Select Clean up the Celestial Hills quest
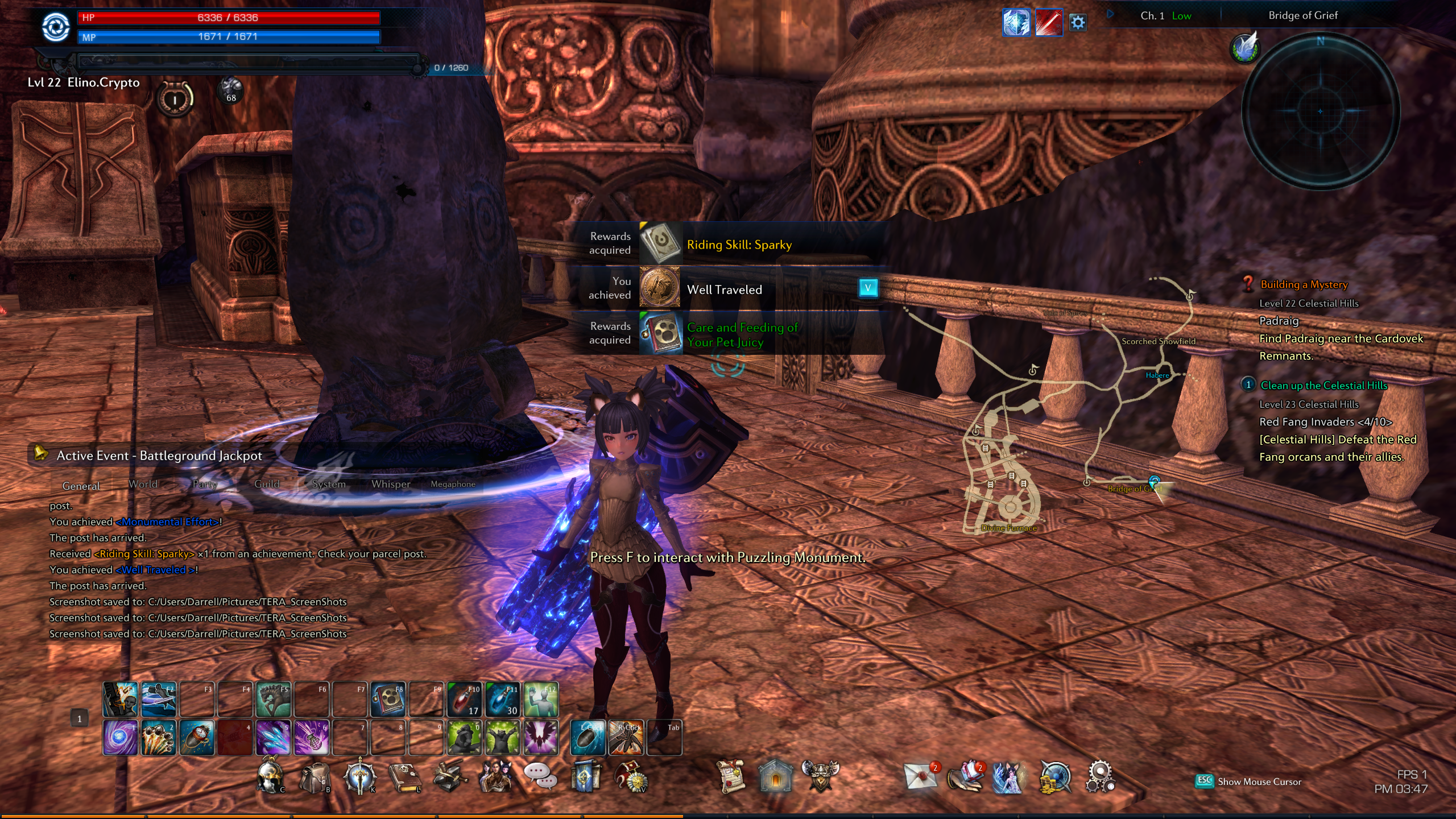 (x=1323, y=386)
